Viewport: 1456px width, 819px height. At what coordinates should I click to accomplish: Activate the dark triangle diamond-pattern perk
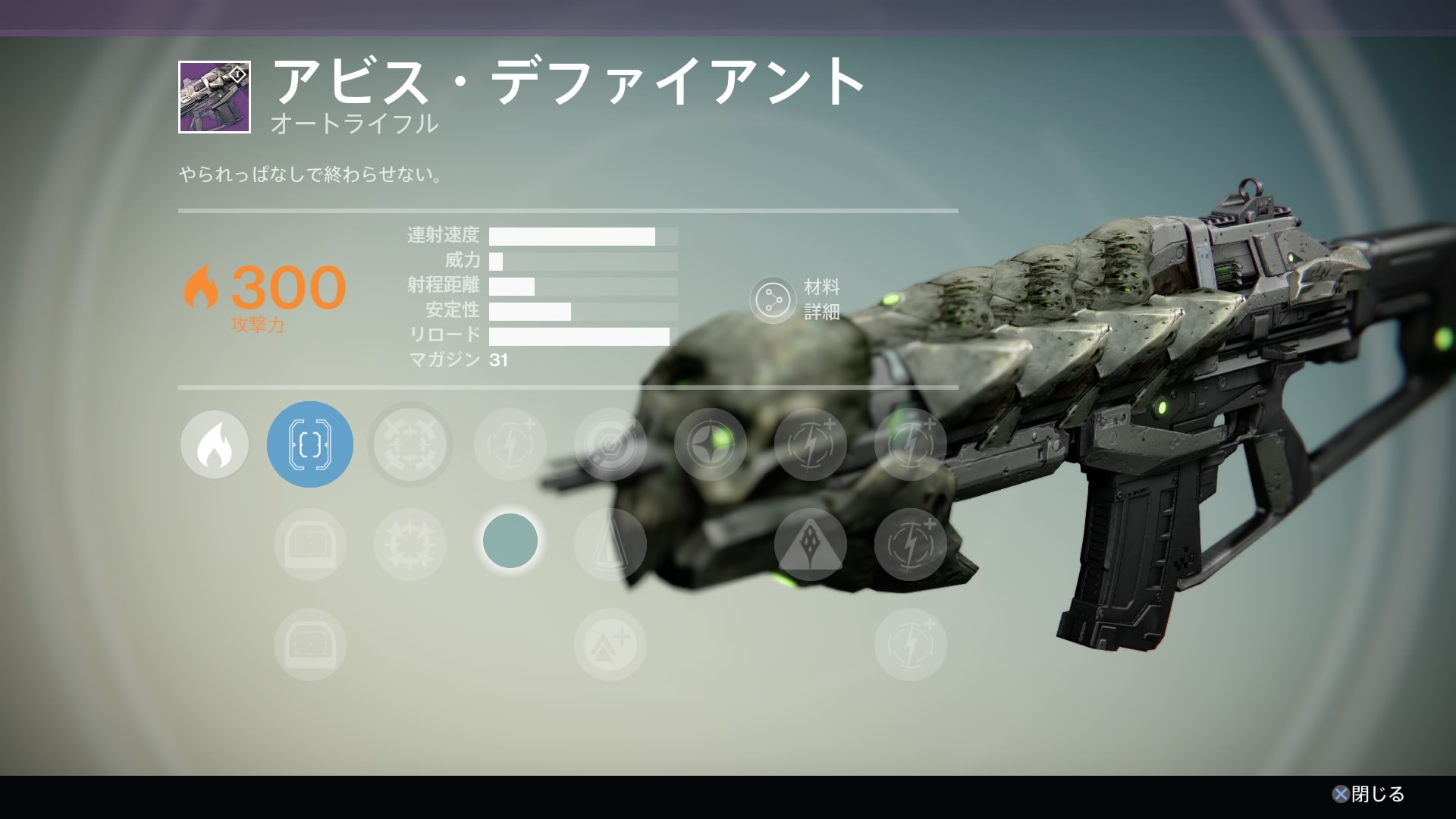(x=810, y=544)
